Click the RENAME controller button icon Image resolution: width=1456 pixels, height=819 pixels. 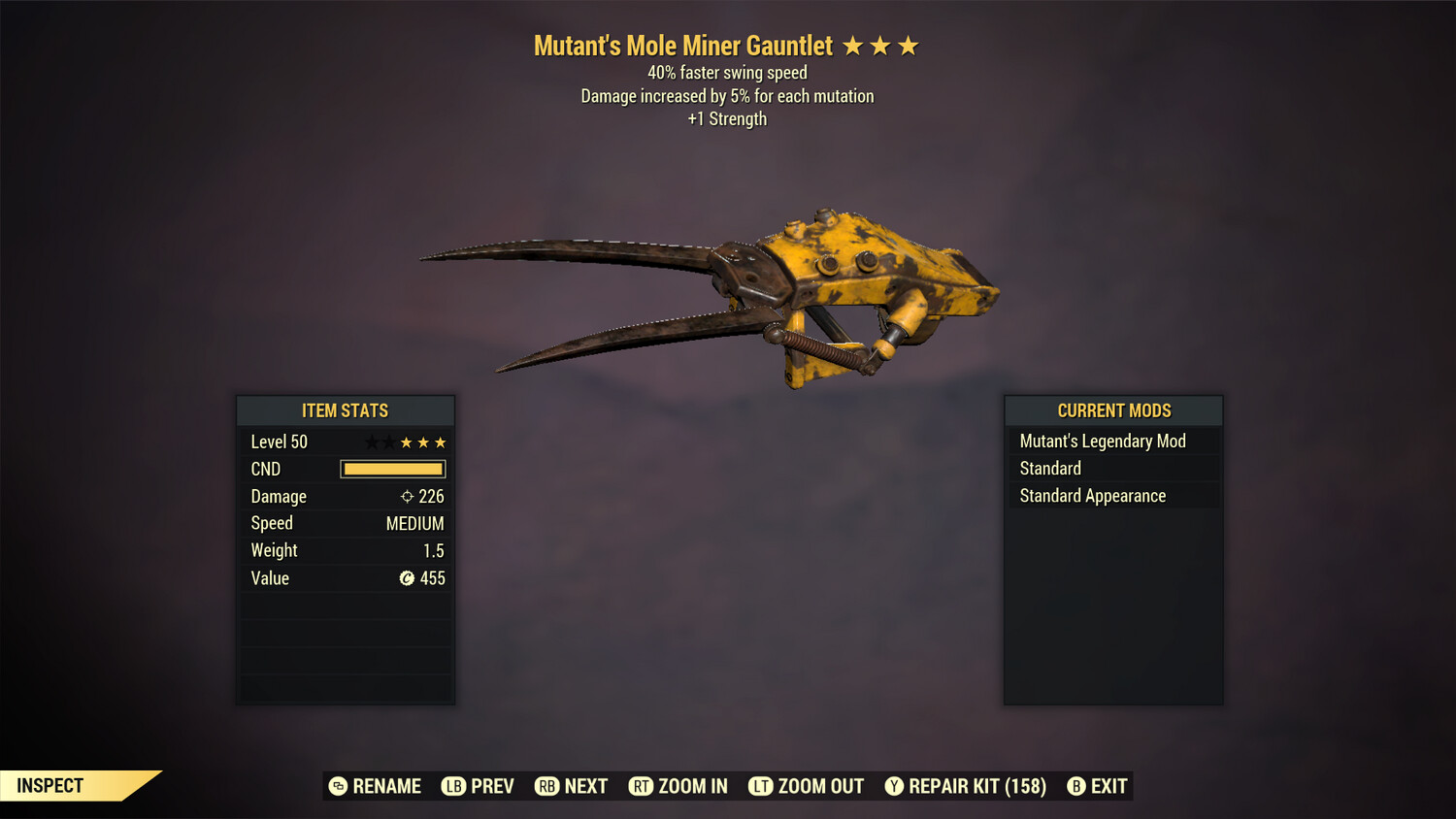tap(338, 786)
